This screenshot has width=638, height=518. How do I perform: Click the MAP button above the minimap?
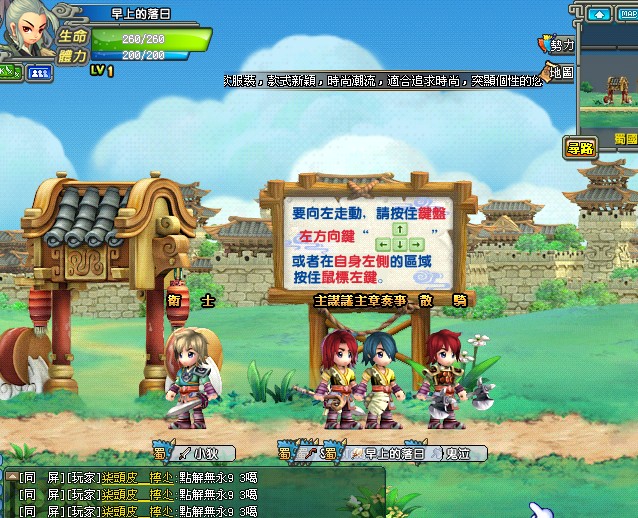tap(628, 15)
